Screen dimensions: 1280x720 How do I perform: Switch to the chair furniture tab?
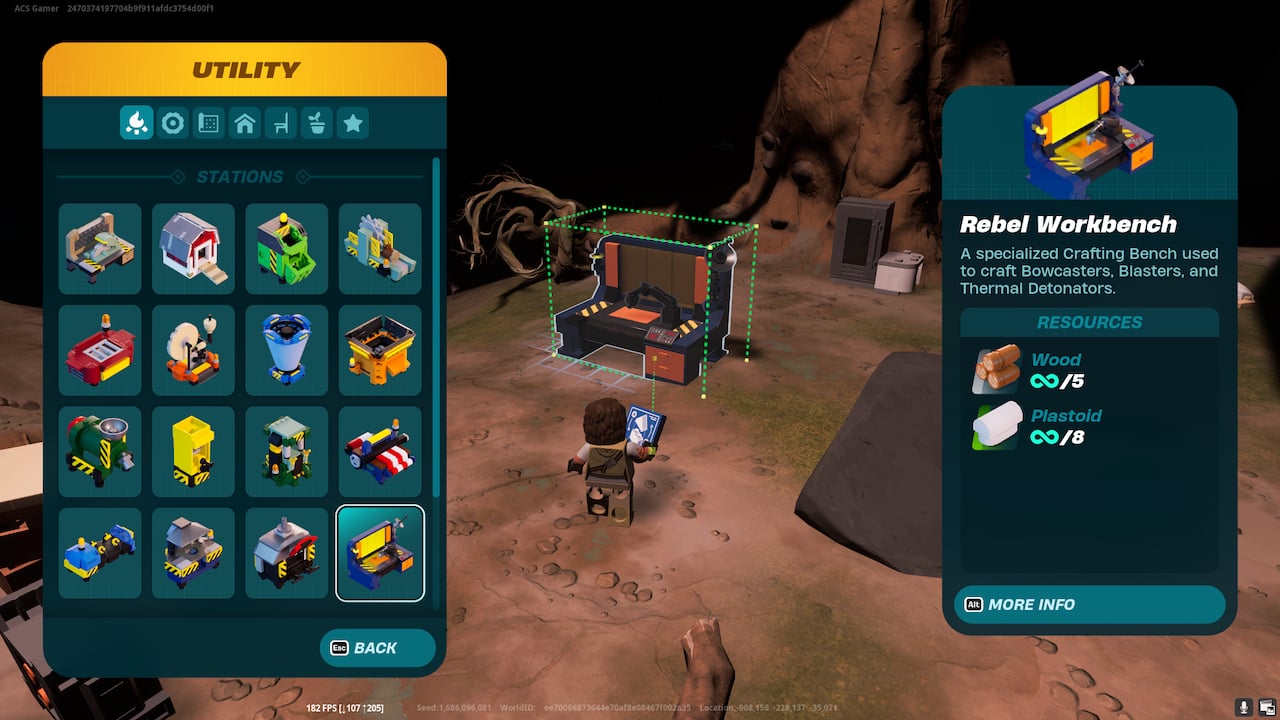(281, 123)
